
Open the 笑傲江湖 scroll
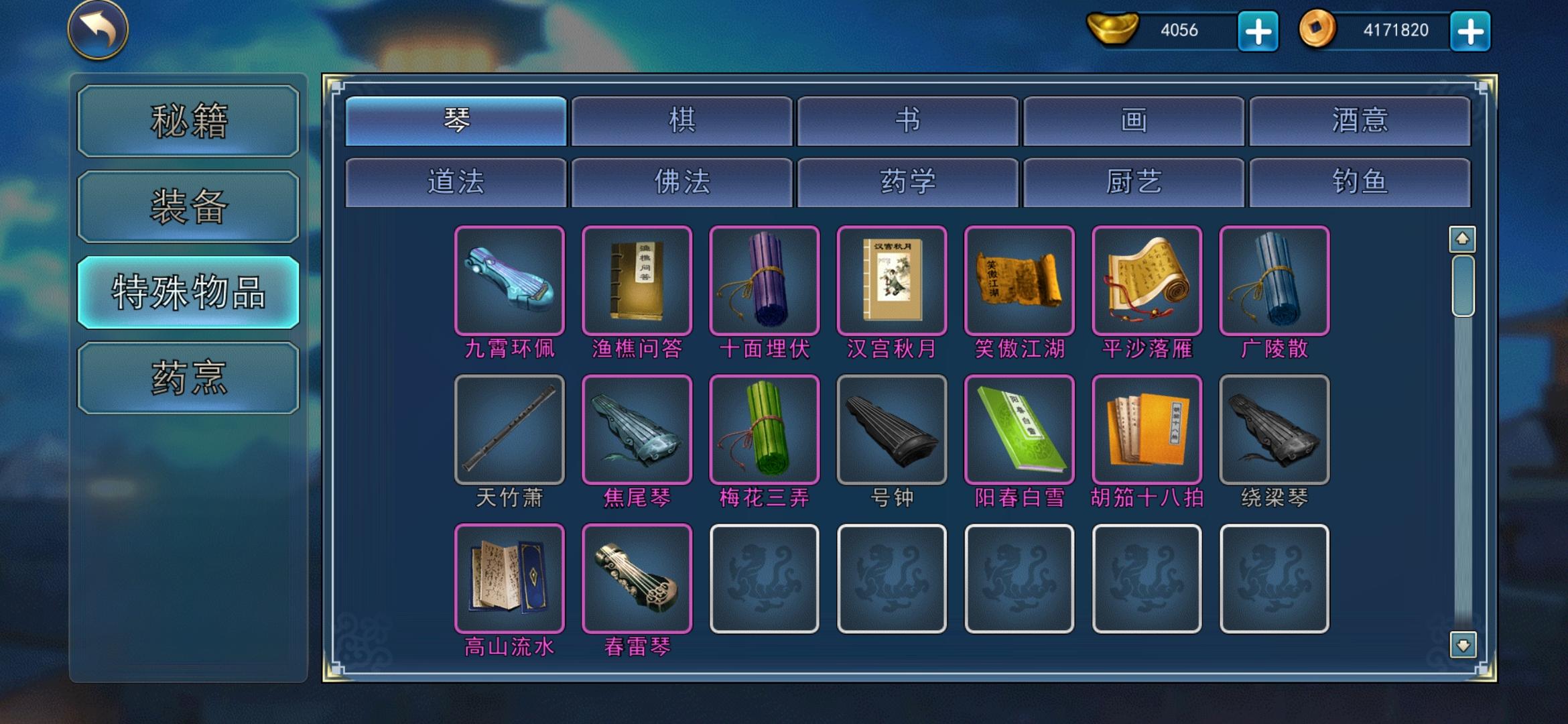[x=1019, y=282]
